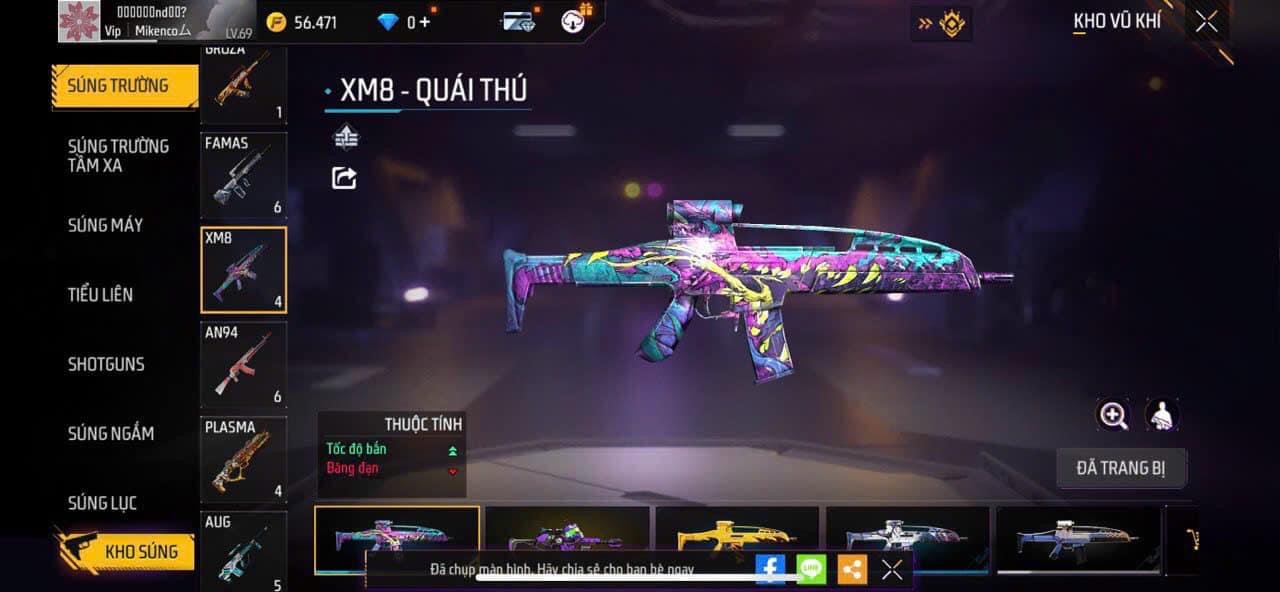This screenshot has height=592, width=1280.
Task: Choose the AN94 weapon tile
Action: (x=243, y=364)
